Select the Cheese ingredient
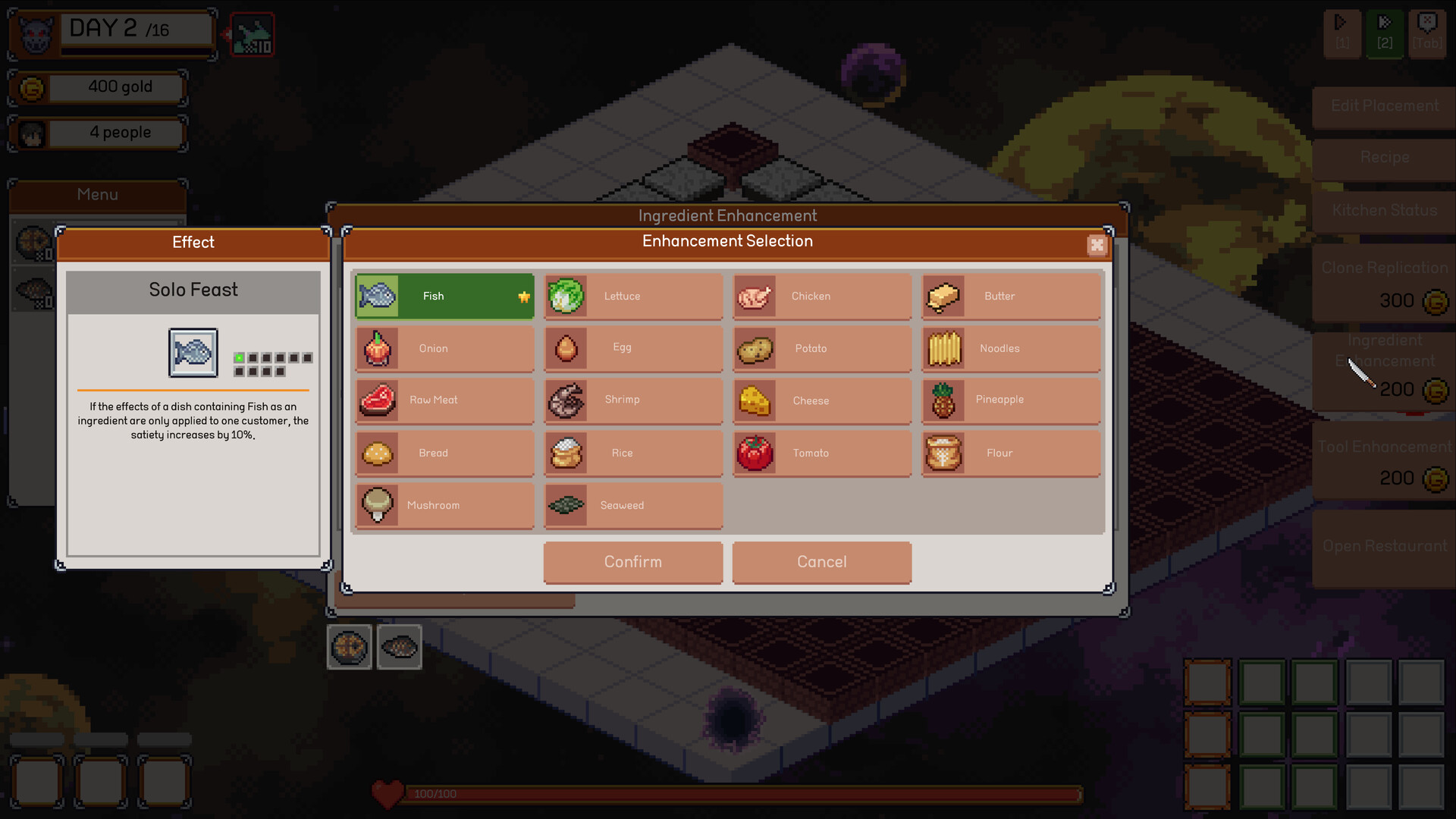1456x819 pixels. pos(821,400)
